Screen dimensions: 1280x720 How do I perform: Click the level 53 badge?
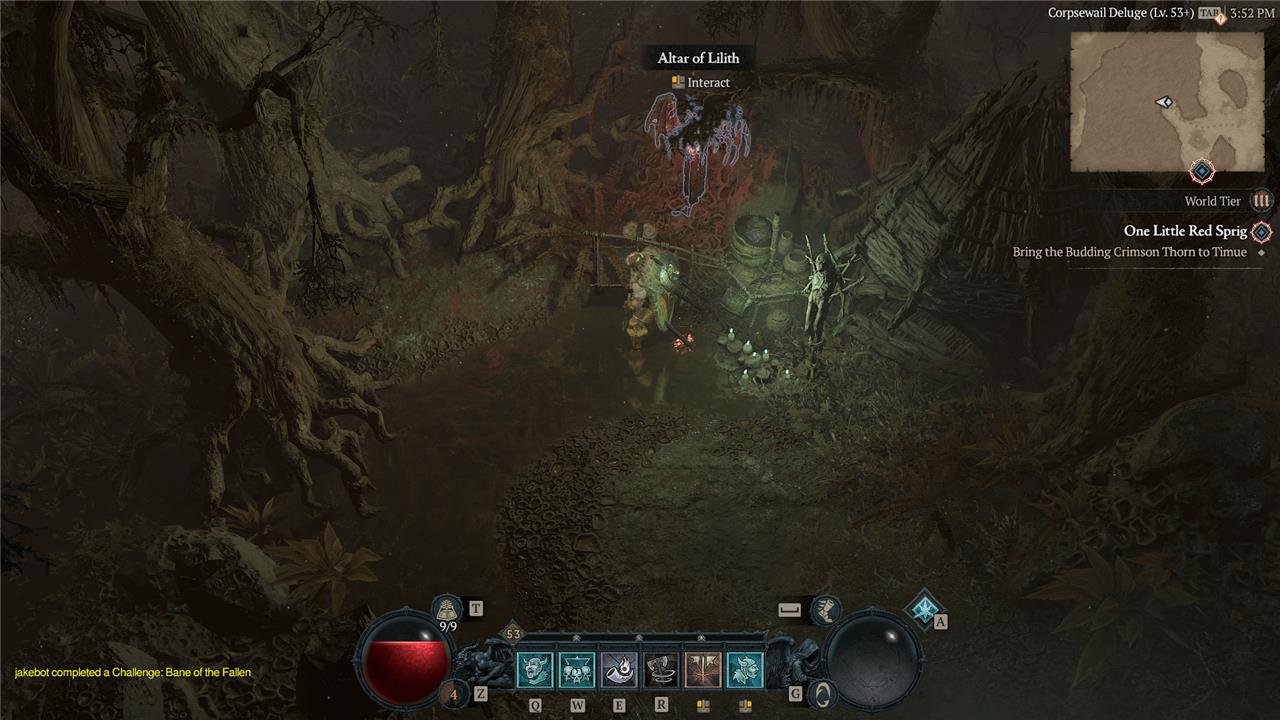click(513, 634)
